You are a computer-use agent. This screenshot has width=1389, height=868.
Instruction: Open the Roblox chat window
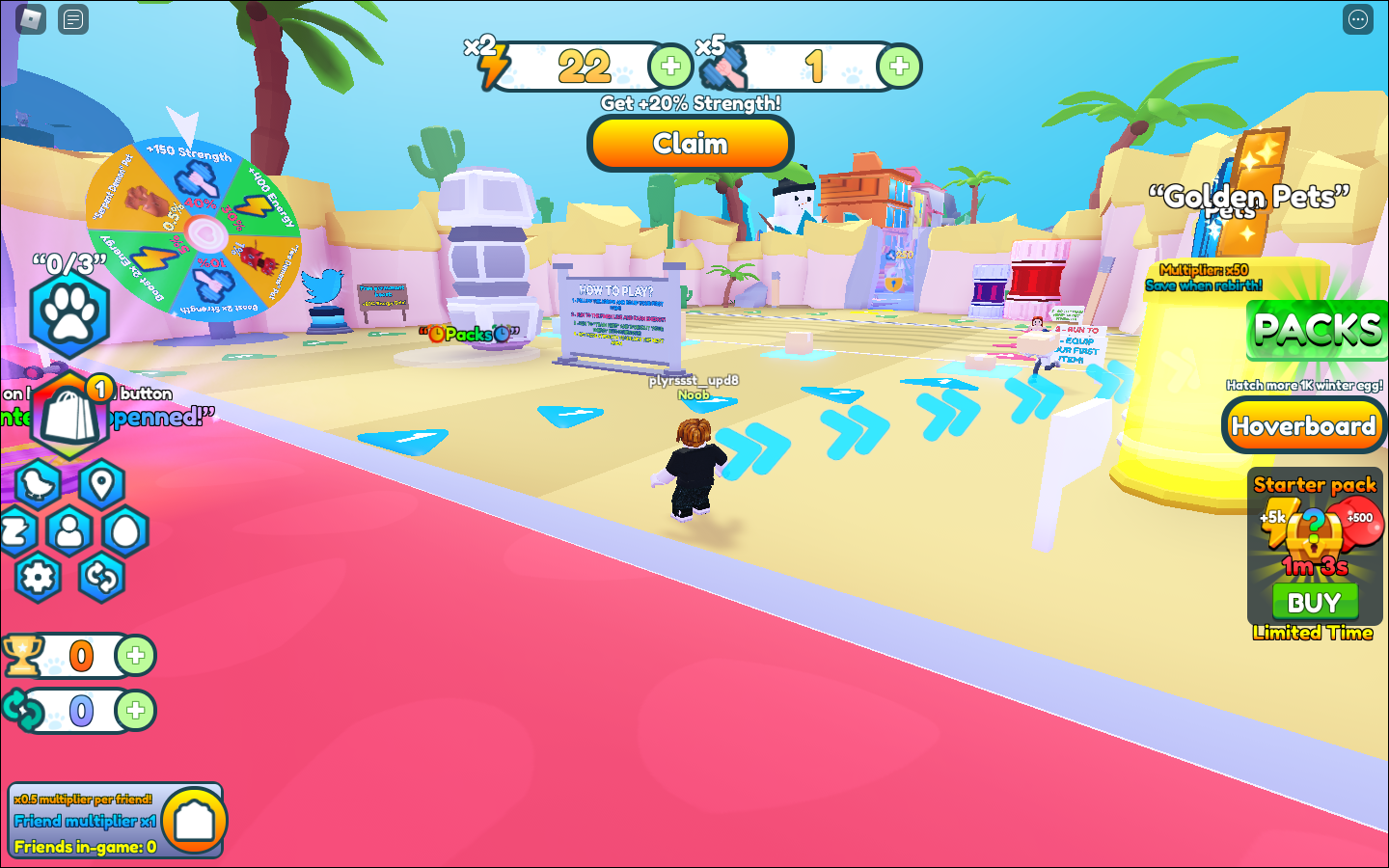pyautogui.click(x=73, y=18)
